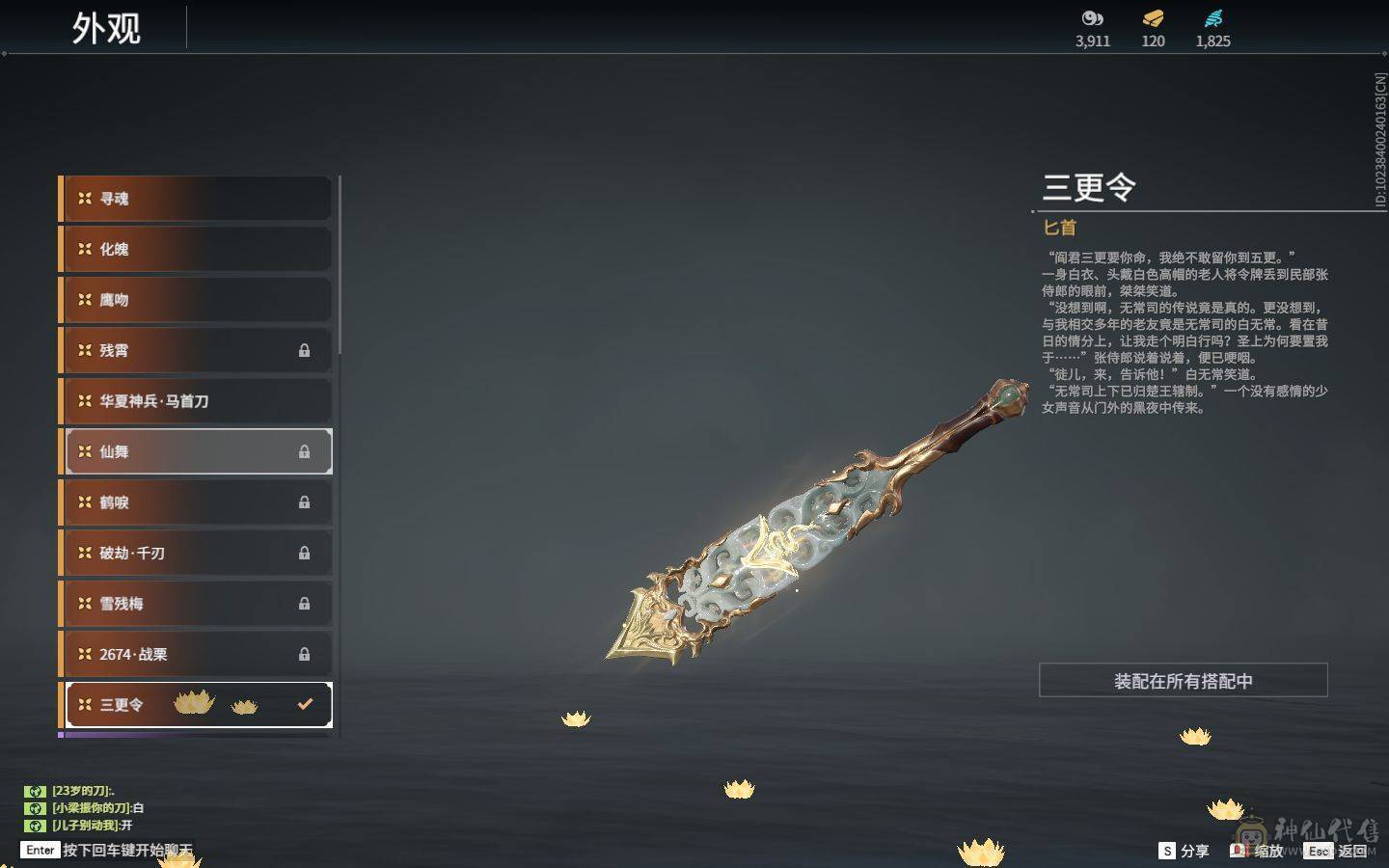This screenshot has height=868, width=1389.
Task: Pick the 鹰吻 skin from list
Action: coord(197,300)
